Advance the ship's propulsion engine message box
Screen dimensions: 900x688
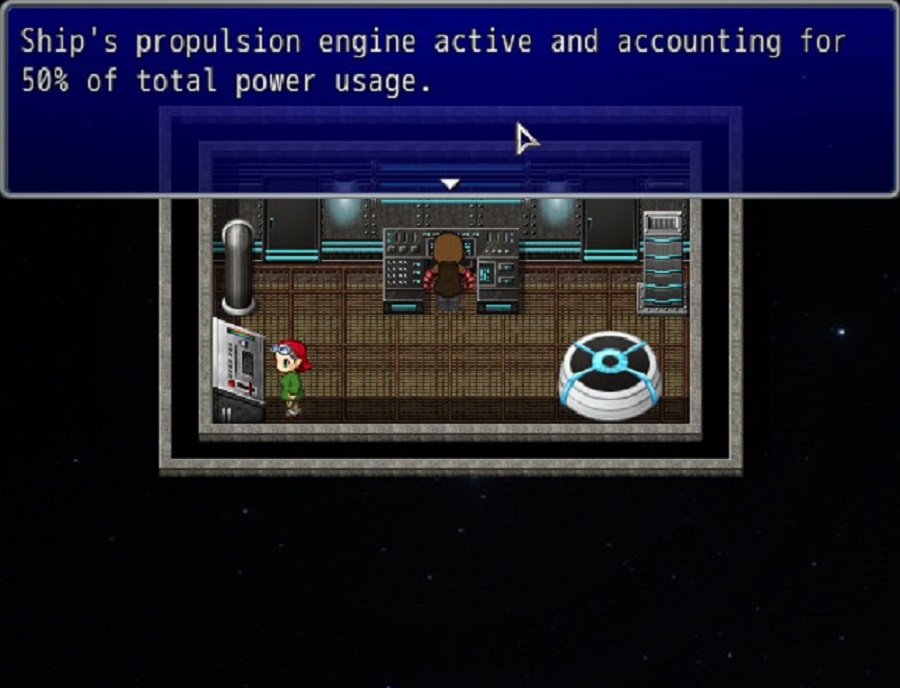(450, 100)
